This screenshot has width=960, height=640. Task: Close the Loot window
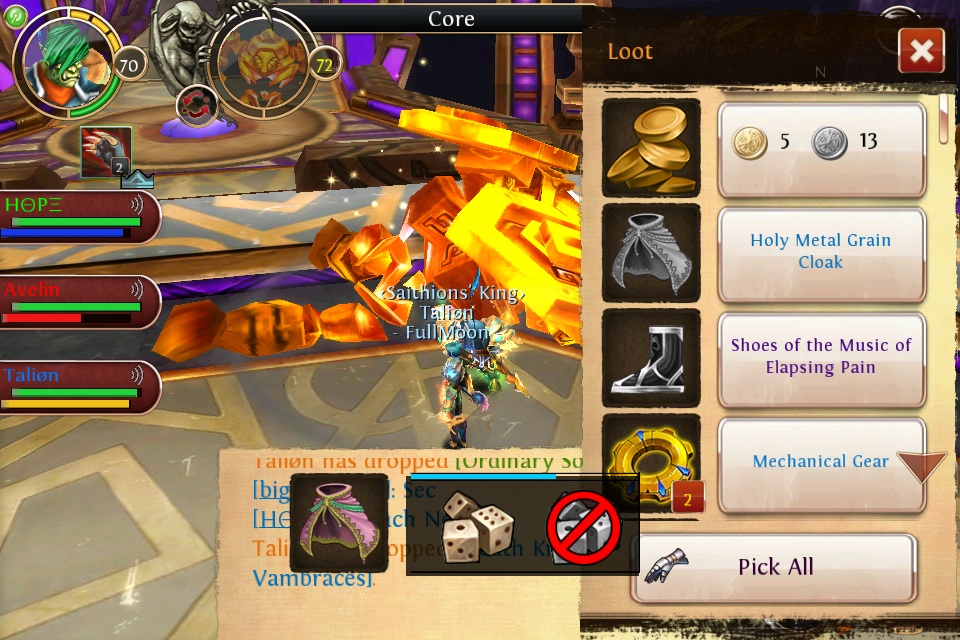click(x=921, y=51)
